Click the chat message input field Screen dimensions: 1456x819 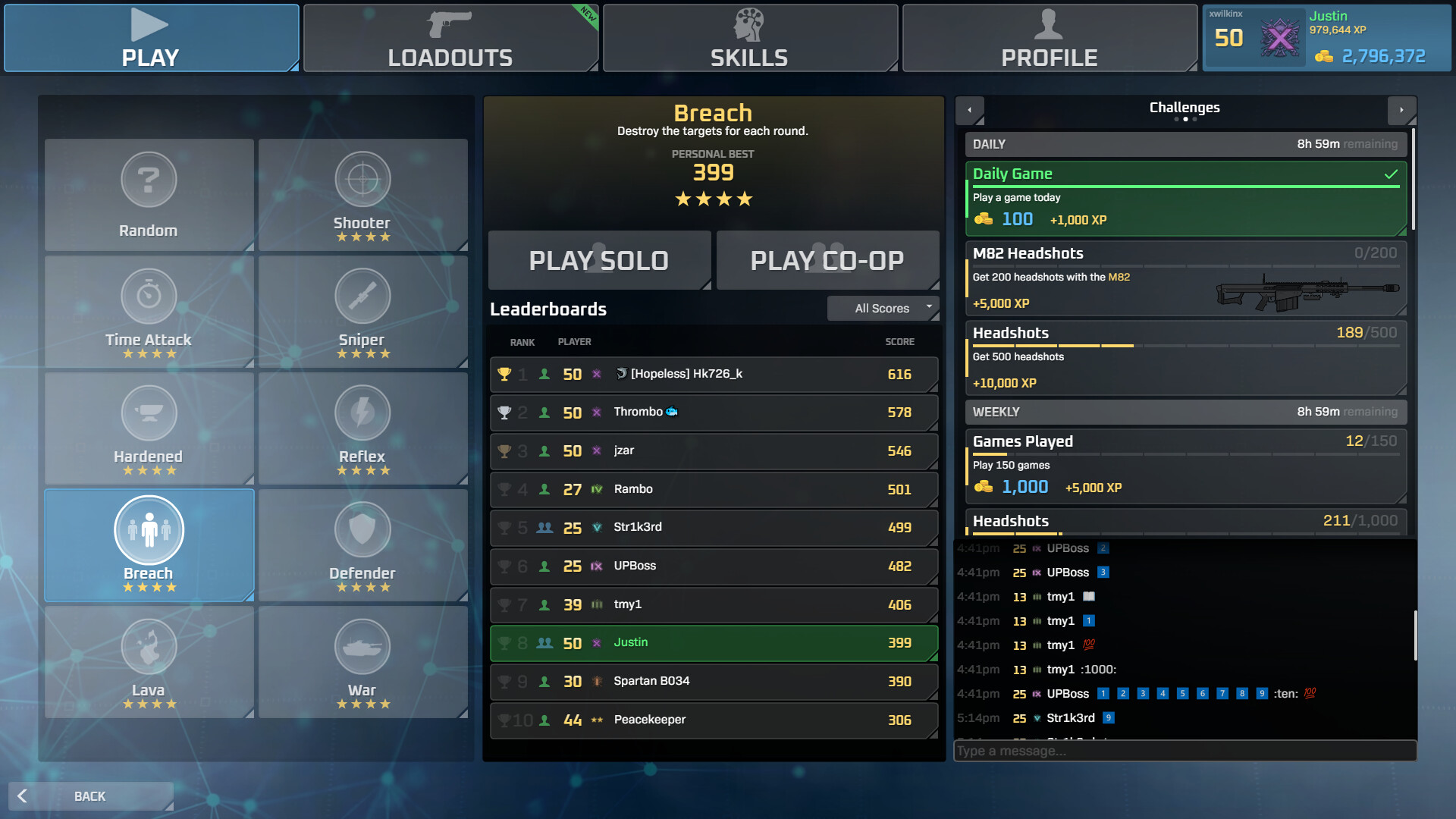[1183, 751]
